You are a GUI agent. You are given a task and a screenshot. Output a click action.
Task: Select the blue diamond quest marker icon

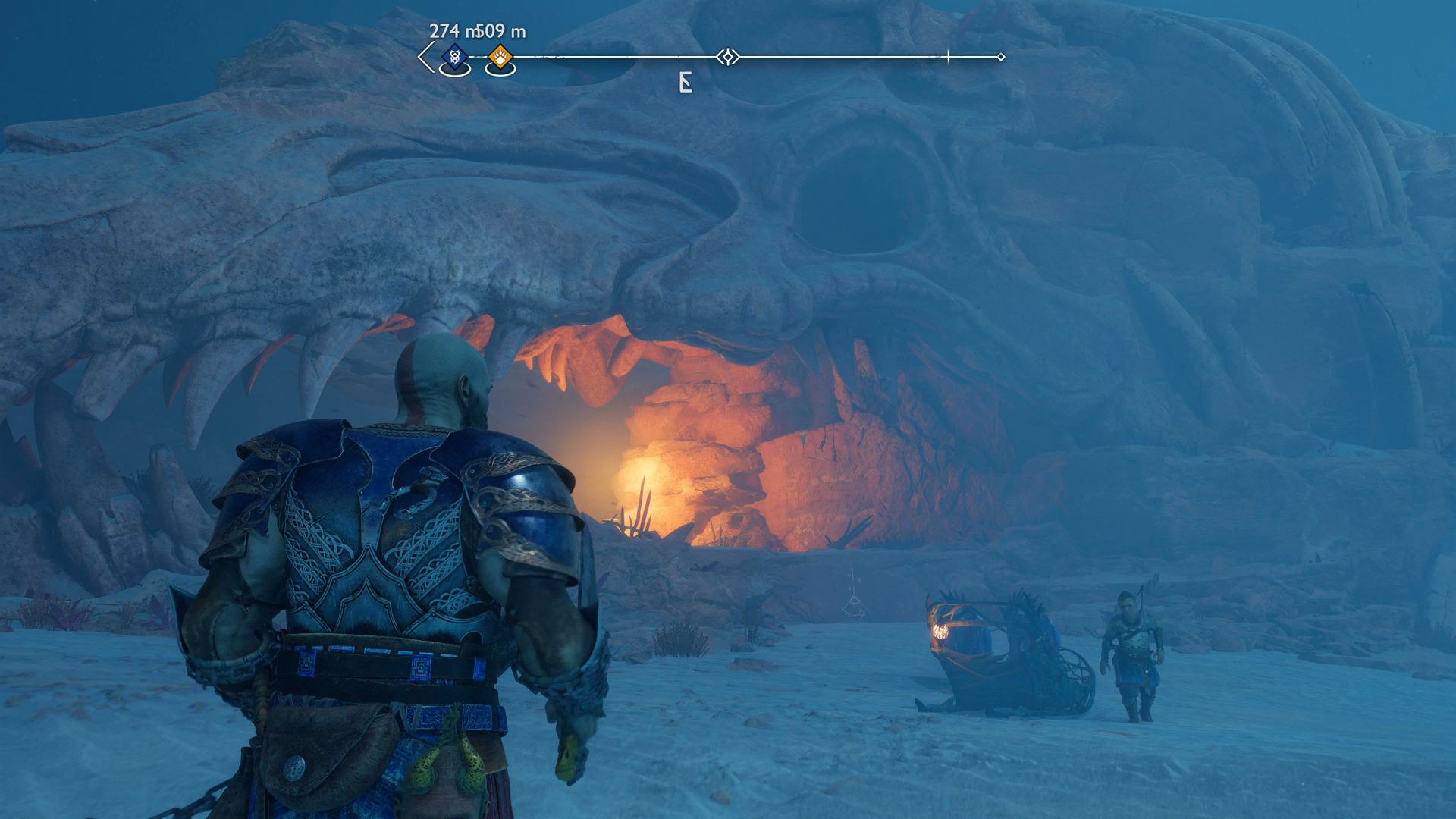click(453, 55)
